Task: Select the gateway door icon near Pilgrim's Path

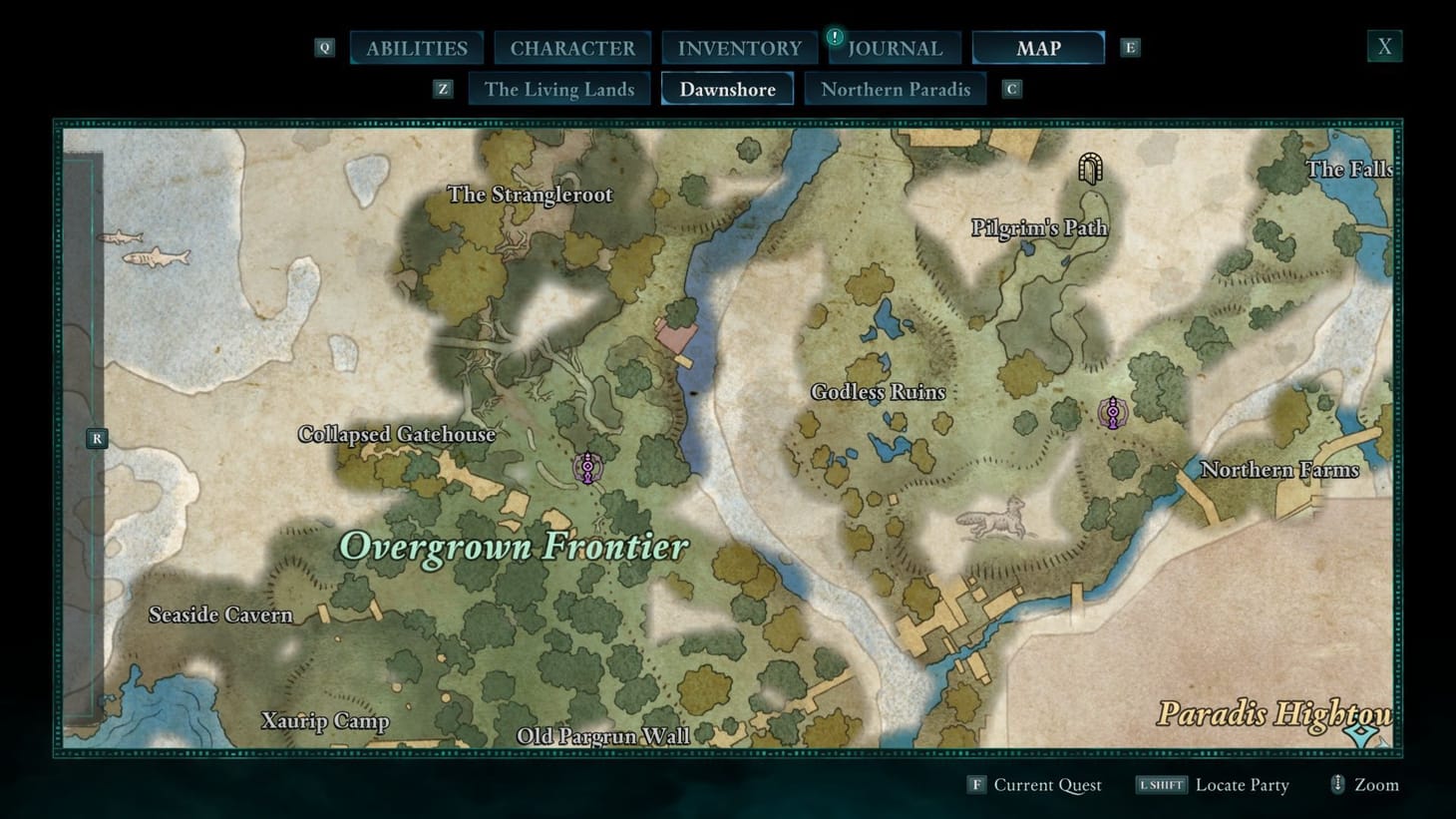Action: tap(1089, 168)
